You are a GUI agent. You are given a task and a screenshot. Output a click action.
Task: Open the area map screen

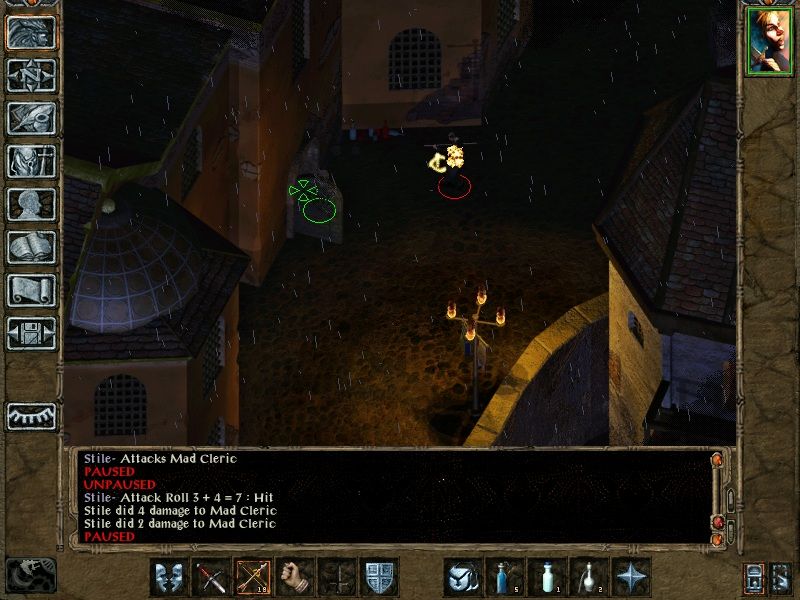(31, 75)
